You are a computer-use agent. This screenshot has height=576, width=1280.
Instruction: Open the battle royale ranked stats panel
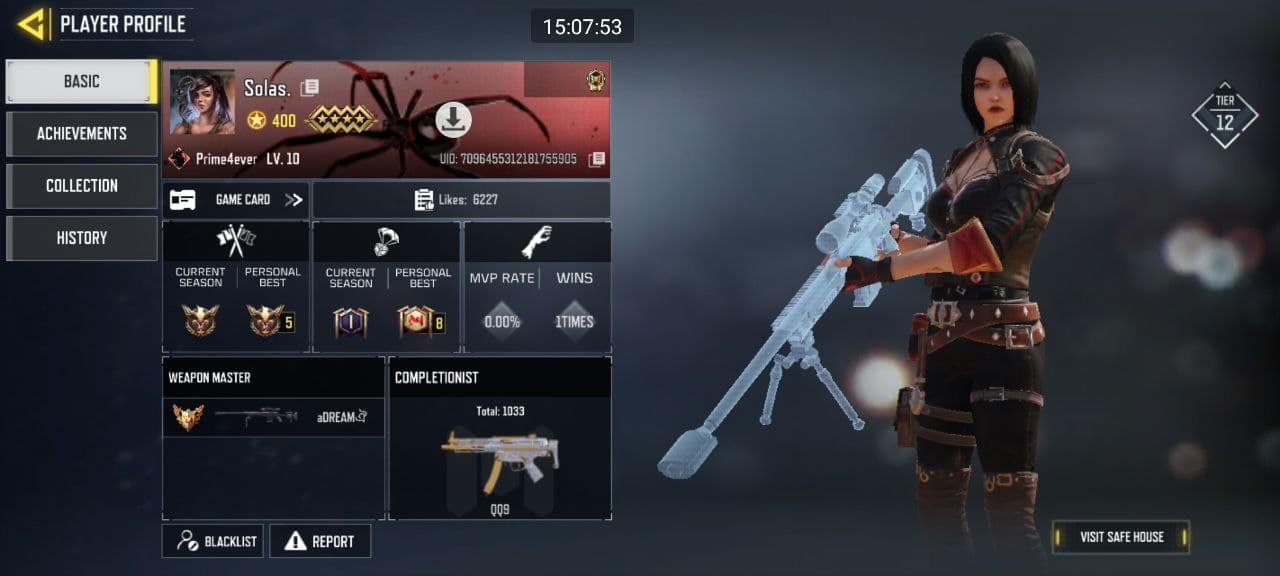point(386,287)
